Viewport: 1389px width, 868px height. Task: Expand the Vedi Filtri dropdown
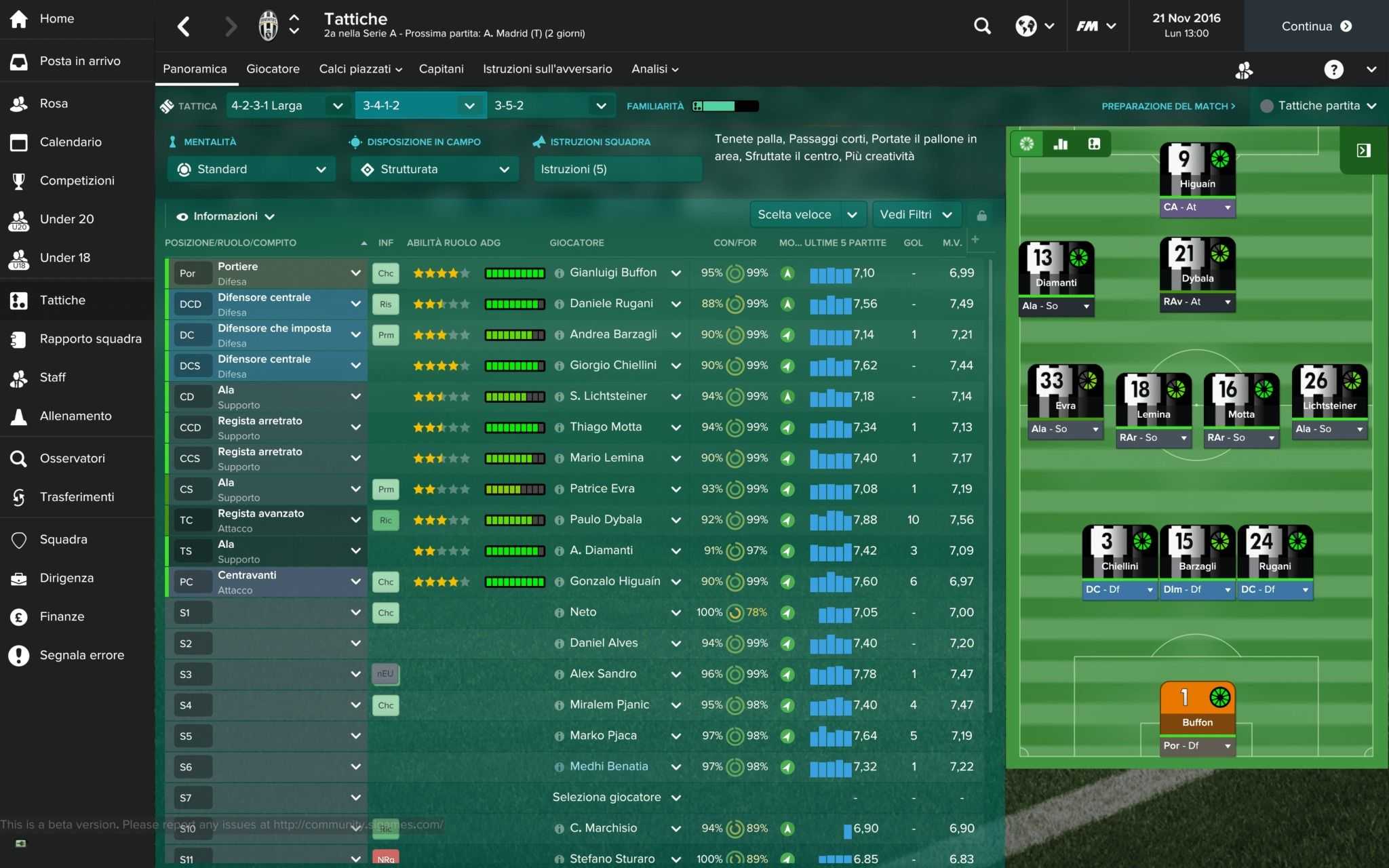(x=916, y=215)
